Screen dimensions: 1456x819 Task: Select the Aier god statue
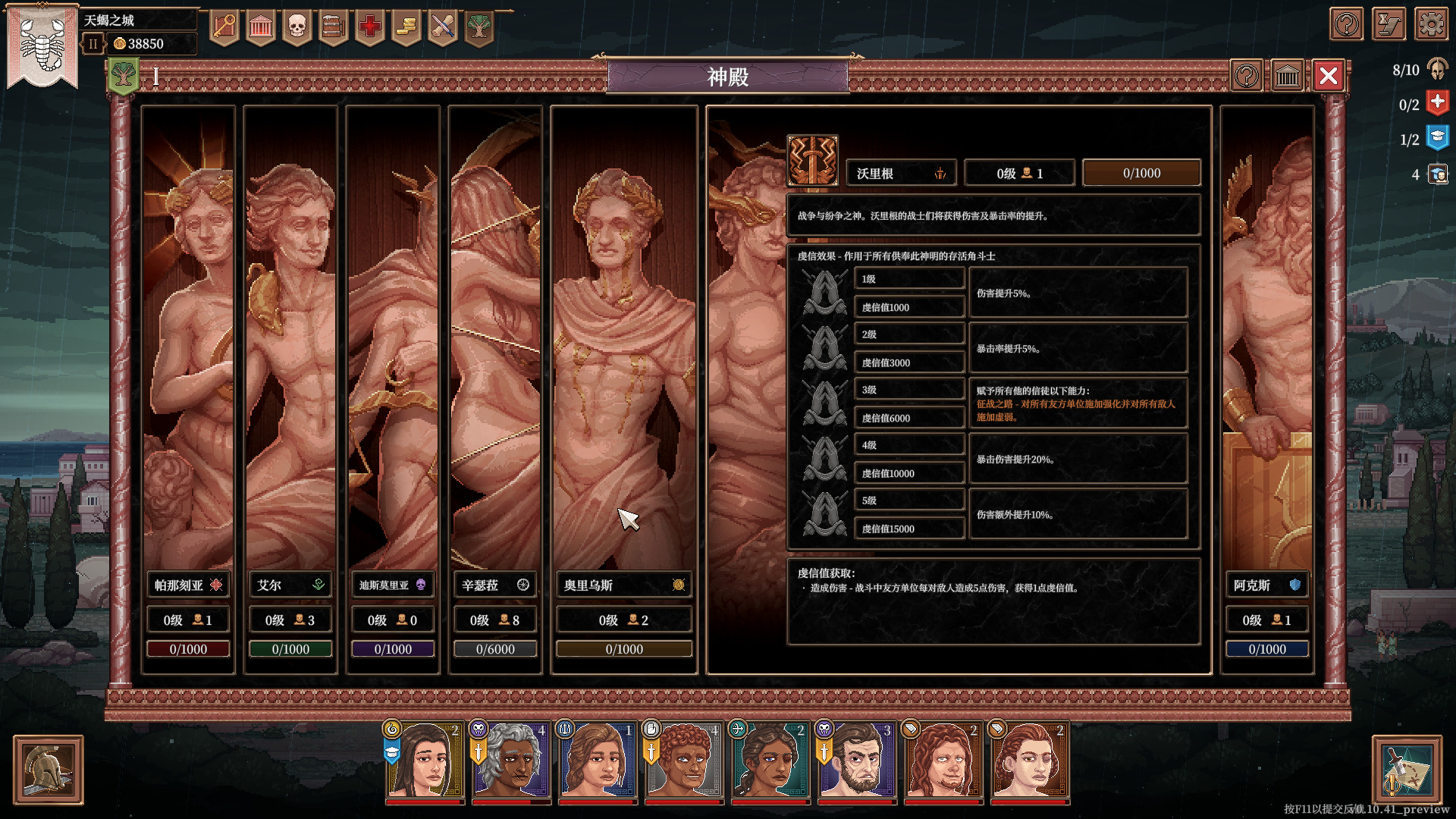pyautogui.click(x=290, y=341)
